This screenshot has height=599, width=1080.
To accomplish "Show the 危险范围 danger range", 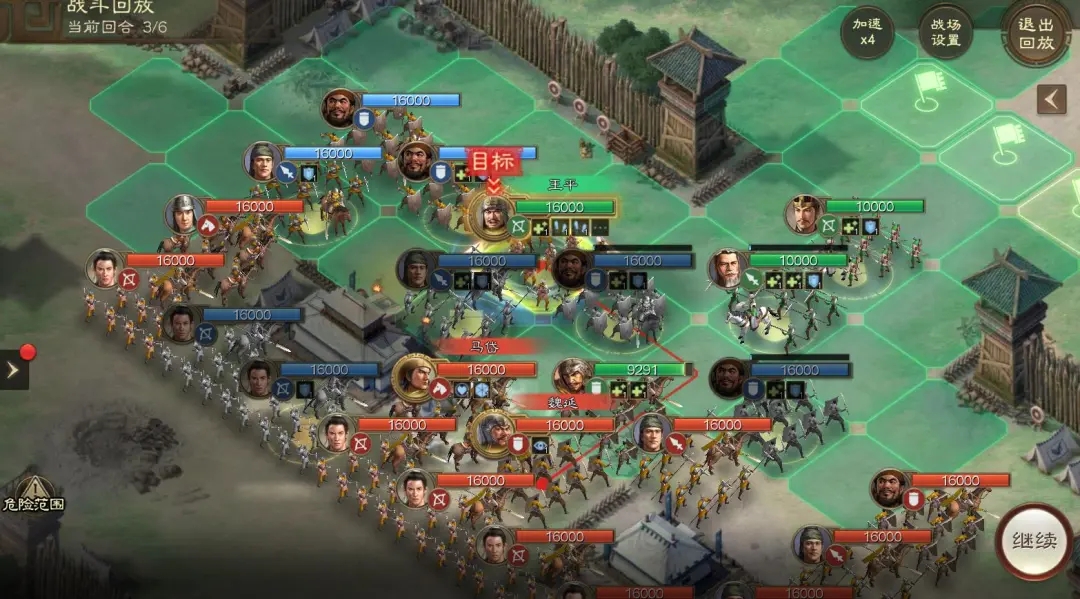I will tap(31, 492).
